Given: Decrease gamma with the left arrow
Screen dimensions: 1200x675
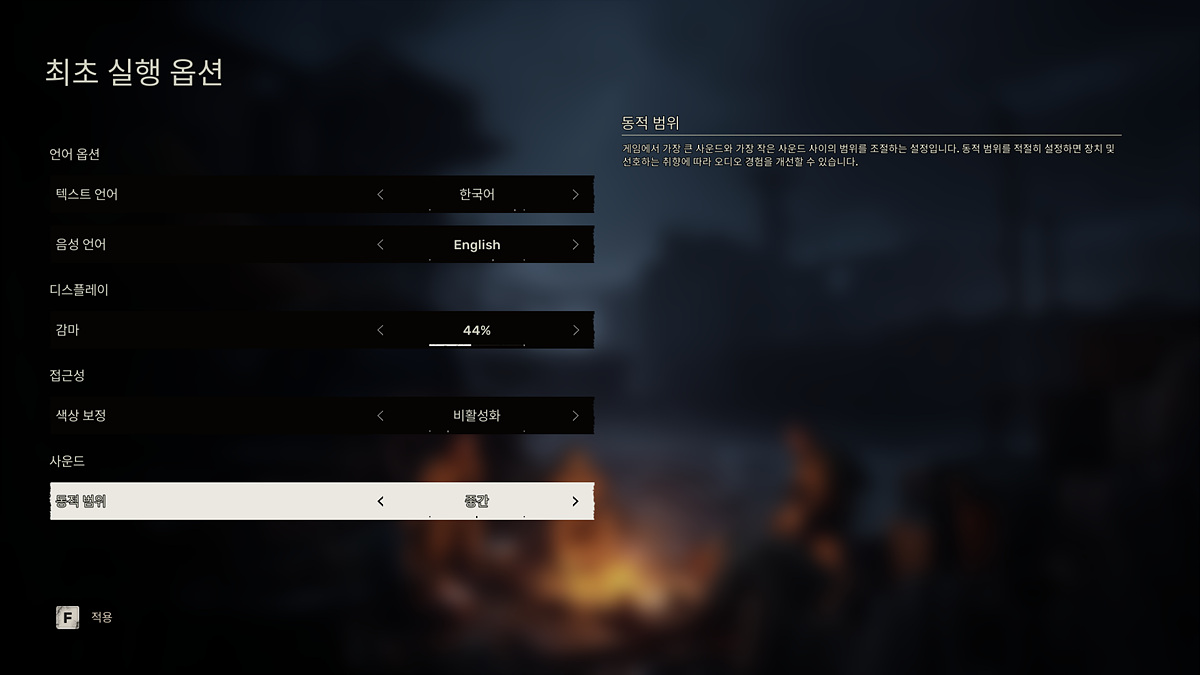Looking at the screenshot, I should pos(380,330).
